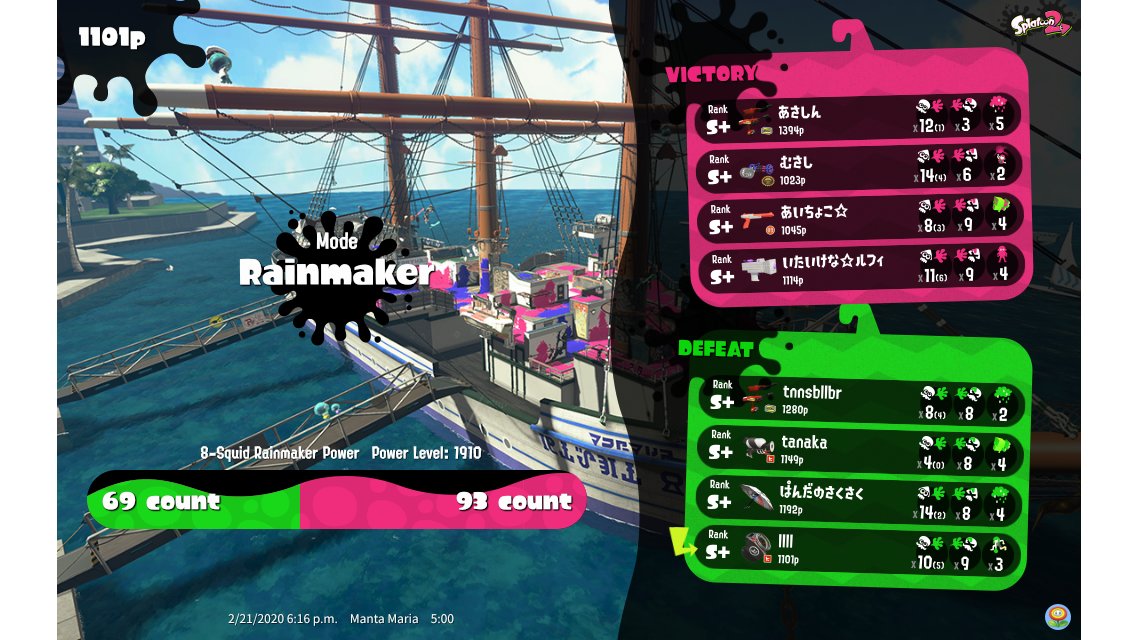This screenshot has height=640, width=1138.
Task: Choose いたいけな☆ルフィ in the Victory list
Action: coord(860,267)
